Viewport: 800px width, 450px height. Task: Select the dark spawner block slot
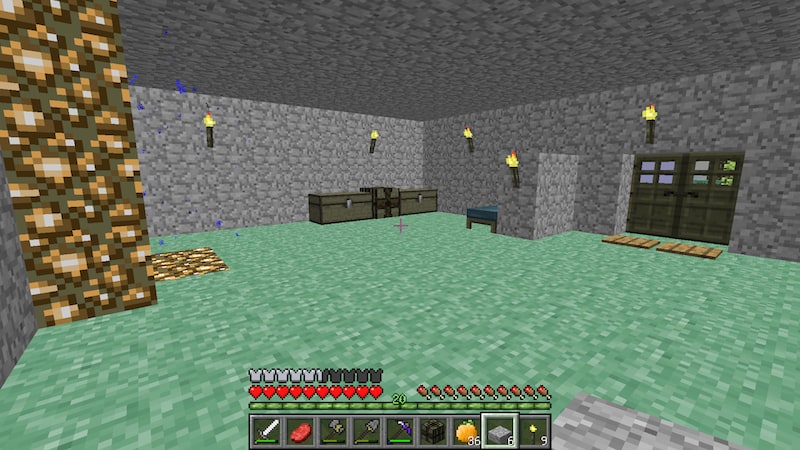pyautogui.click(x=433, y=432)
